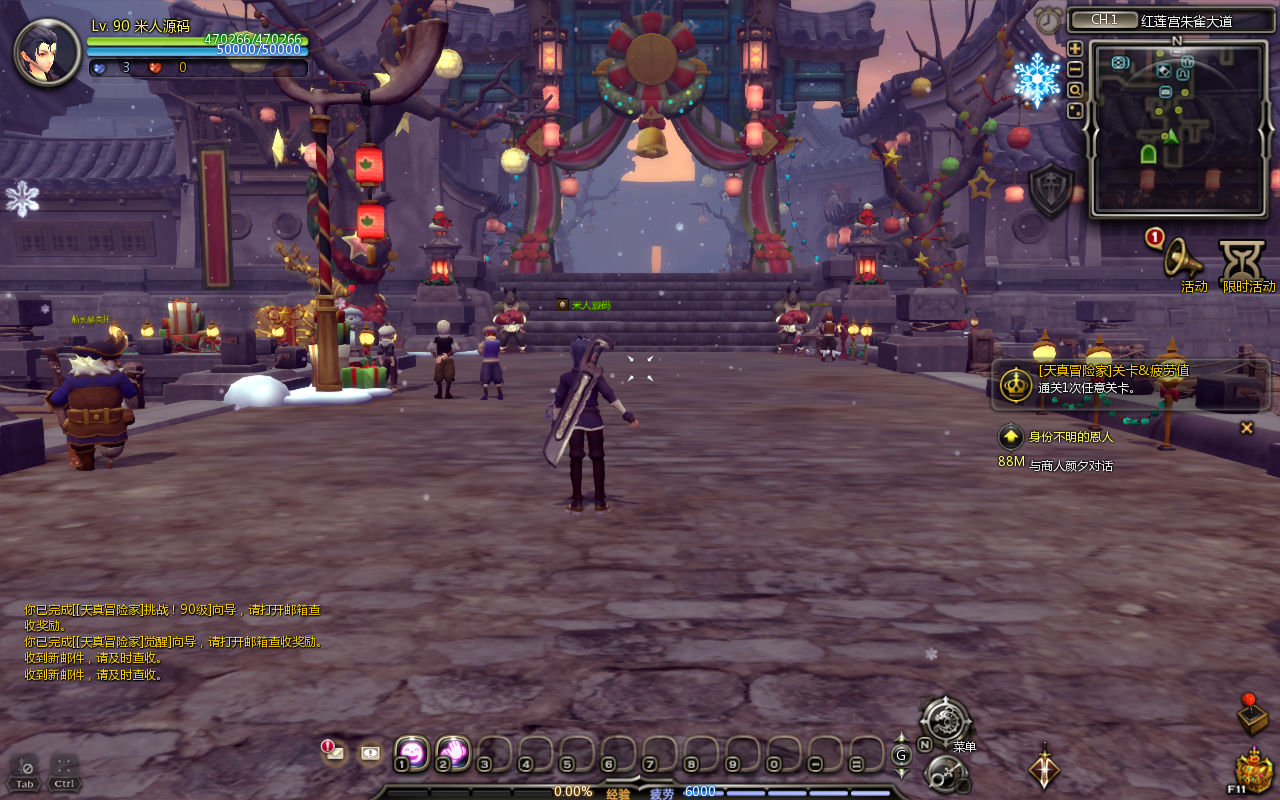Select the 身份不明的恩人 quest entry
1280x800 pixels.
pyautogui.click(x=1070, y=437)
